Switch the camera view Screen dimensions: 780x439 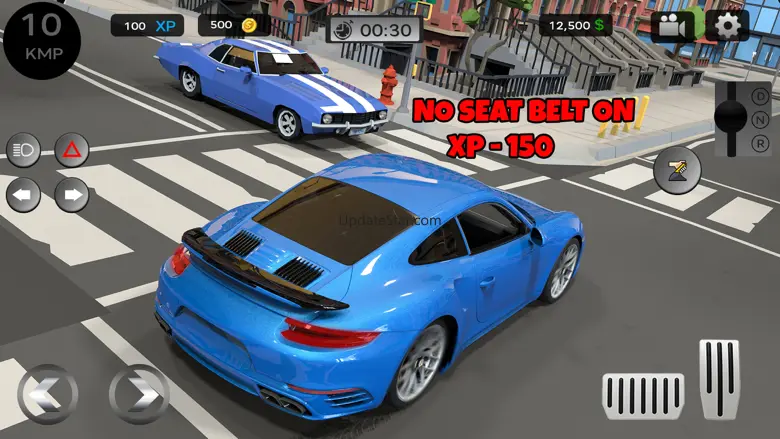pyautogui.click(x=673, y=26)
